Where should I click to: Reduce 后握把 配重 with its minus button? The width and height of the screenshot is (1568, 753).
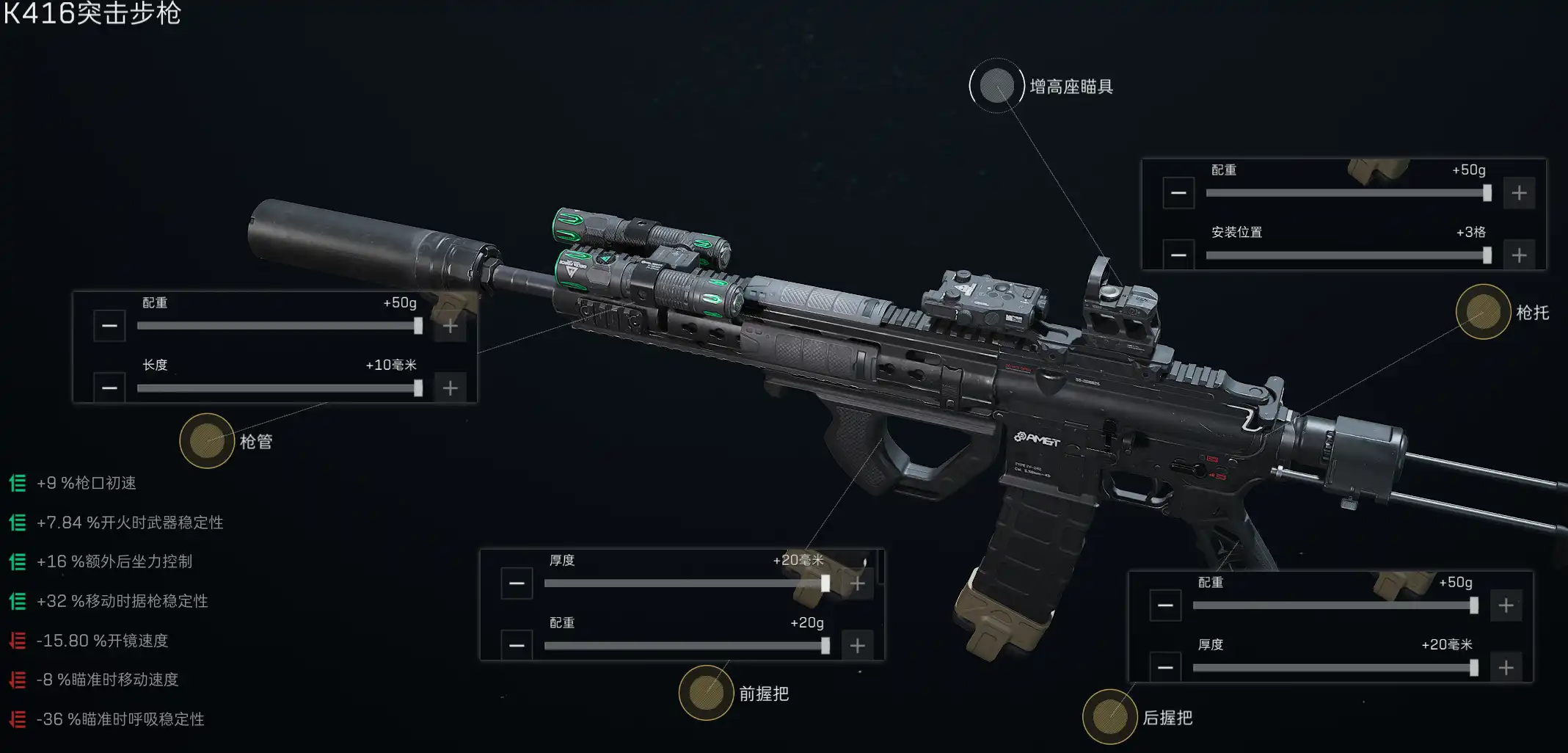[x=1165, y=605]
